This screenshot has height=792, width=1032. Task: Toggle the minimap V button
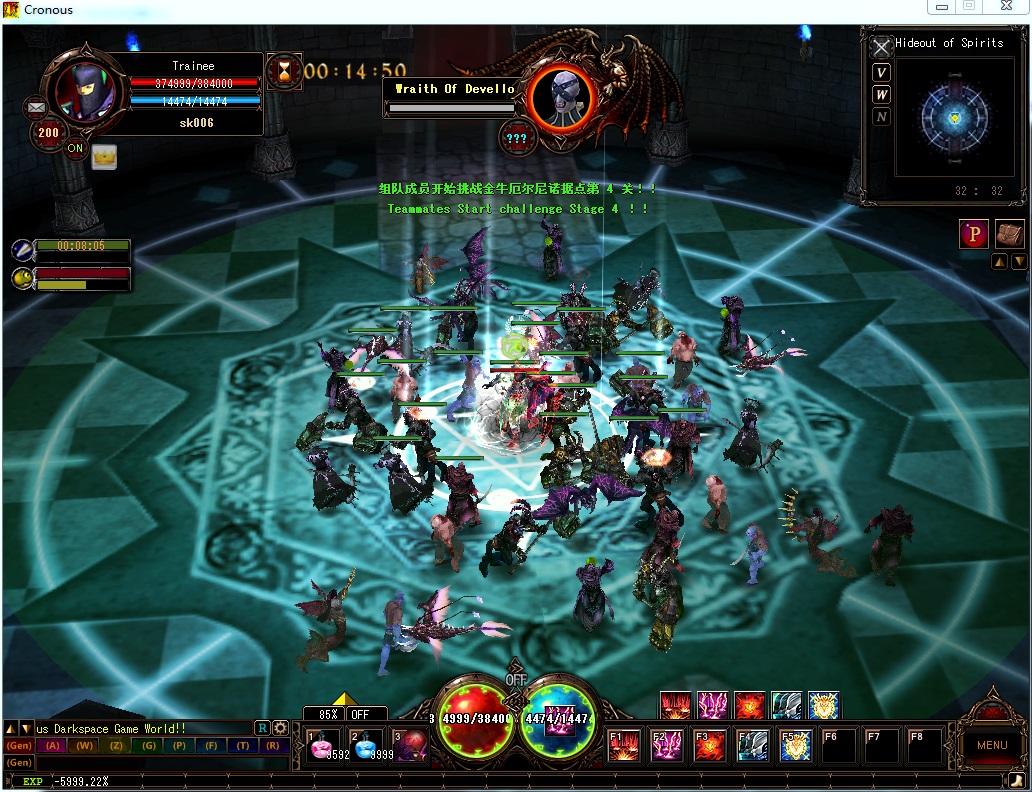(881, 72)
